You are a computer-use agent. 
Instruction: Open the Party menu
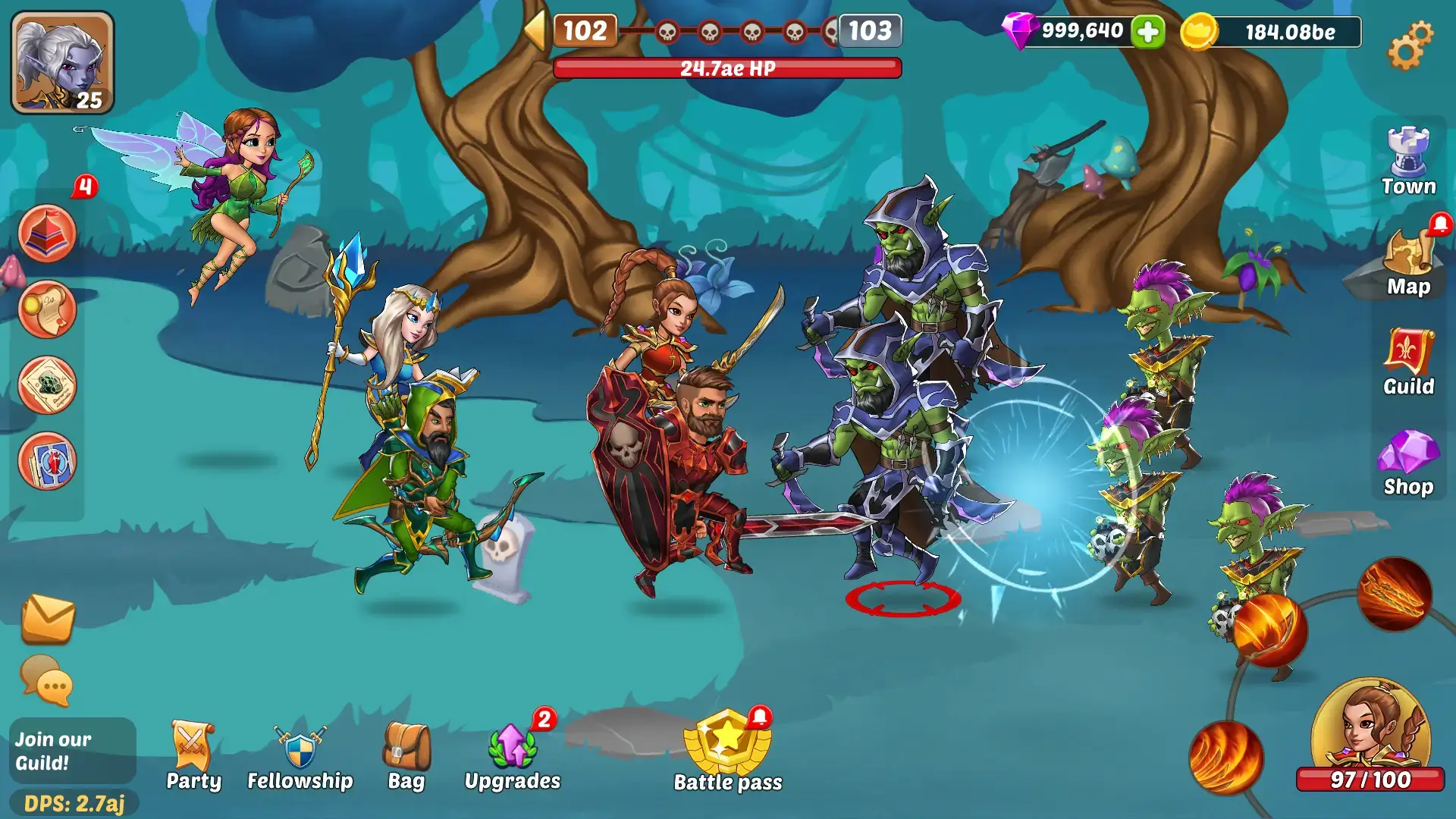(193, 756)
